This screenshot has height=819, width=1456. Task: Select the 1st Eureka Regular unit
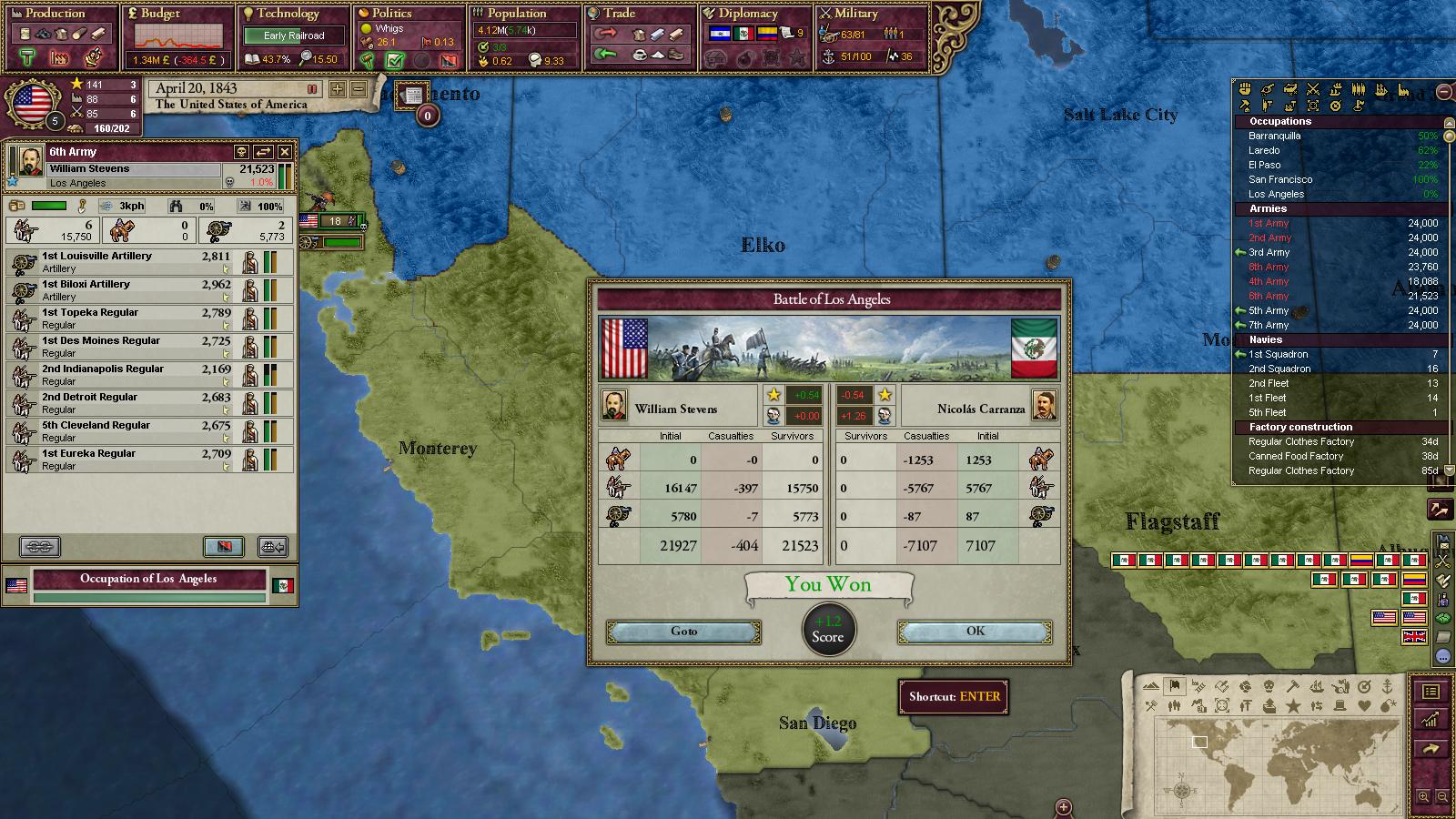pyautogui.click(x=136, y=460)
